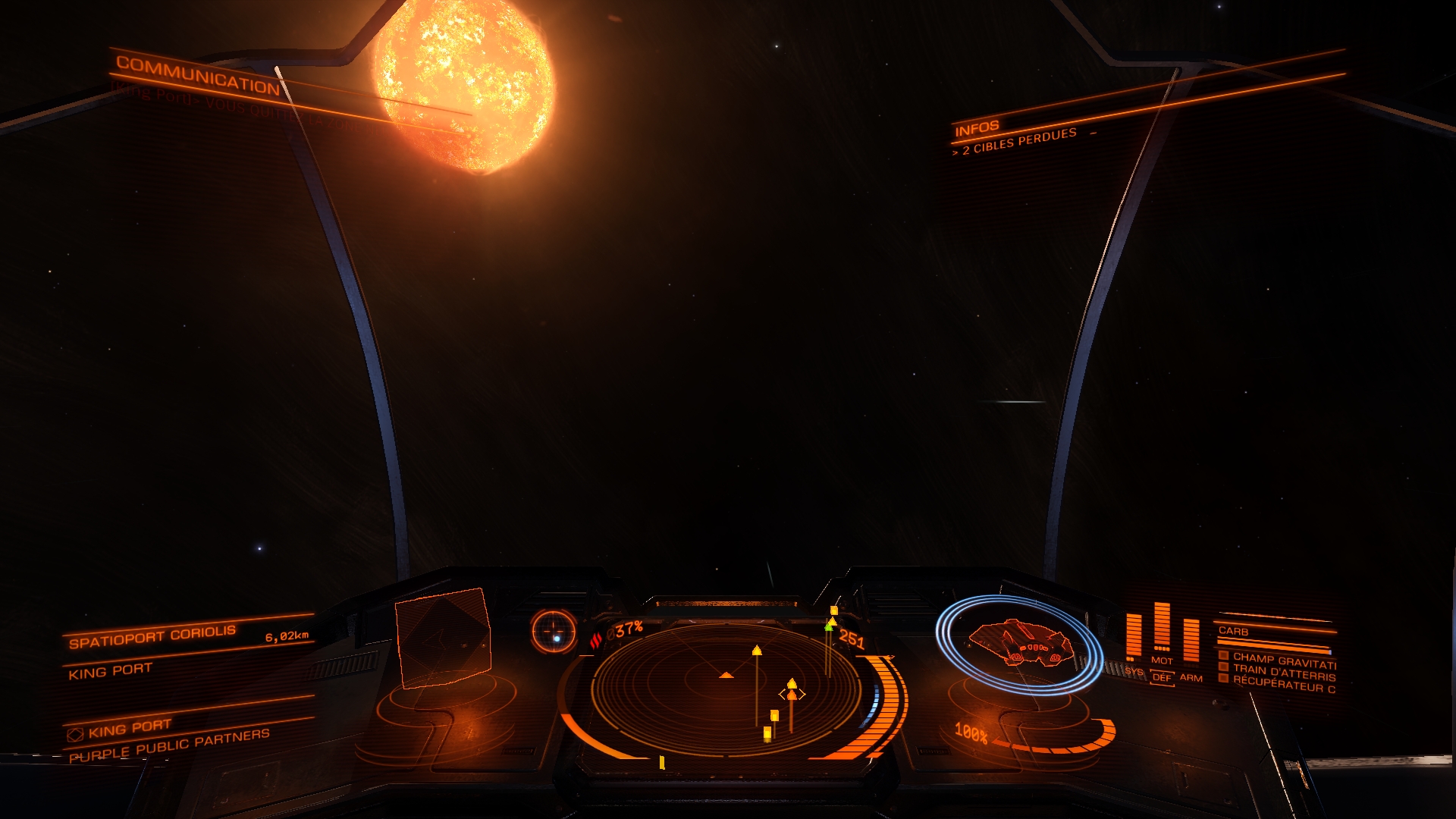
Task: Click the Purple Public Partners faction line
Action: (169, 745)
